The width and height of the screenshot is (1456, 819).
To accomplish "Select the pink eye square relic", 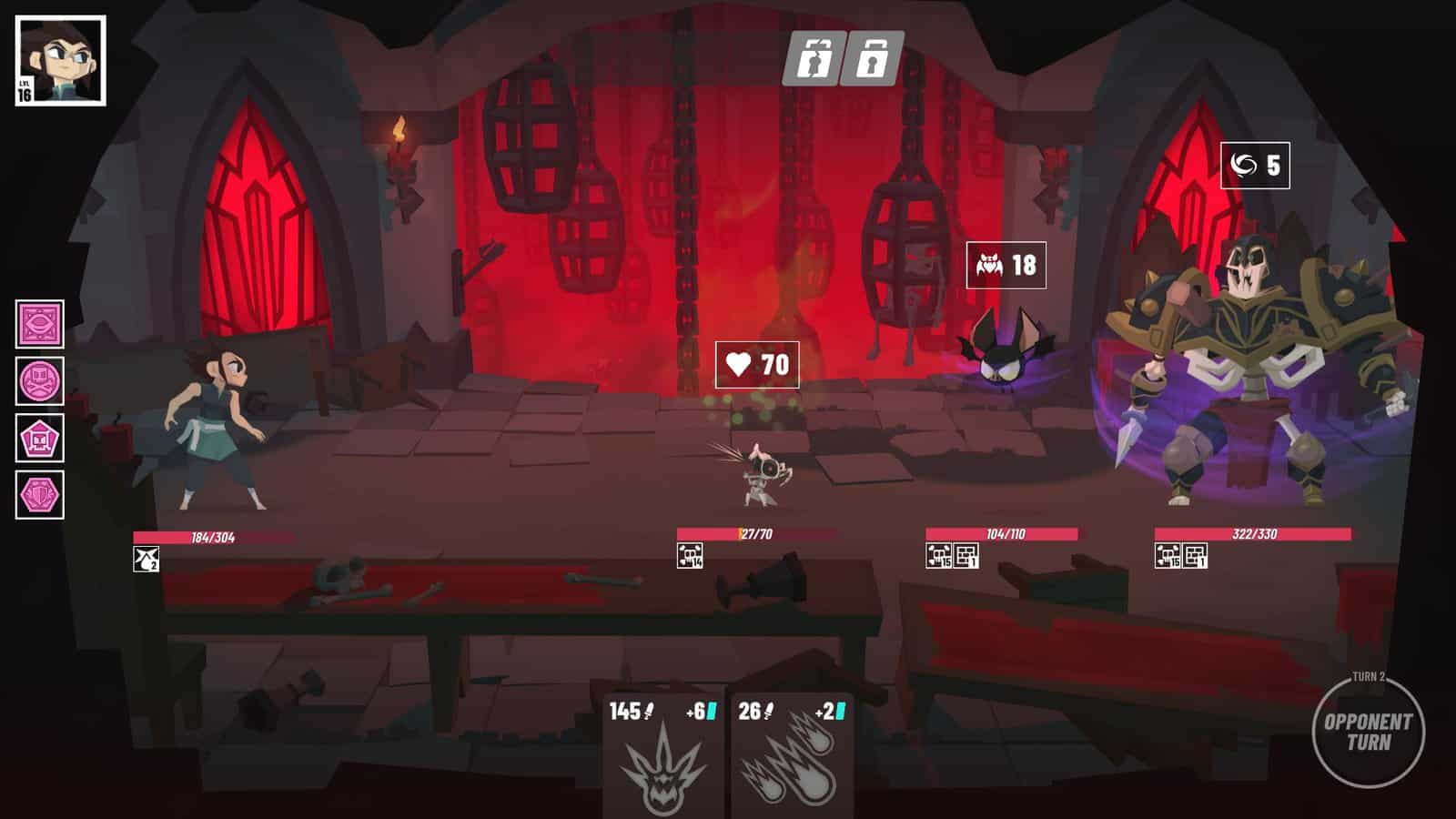I will tap(40, 324).
